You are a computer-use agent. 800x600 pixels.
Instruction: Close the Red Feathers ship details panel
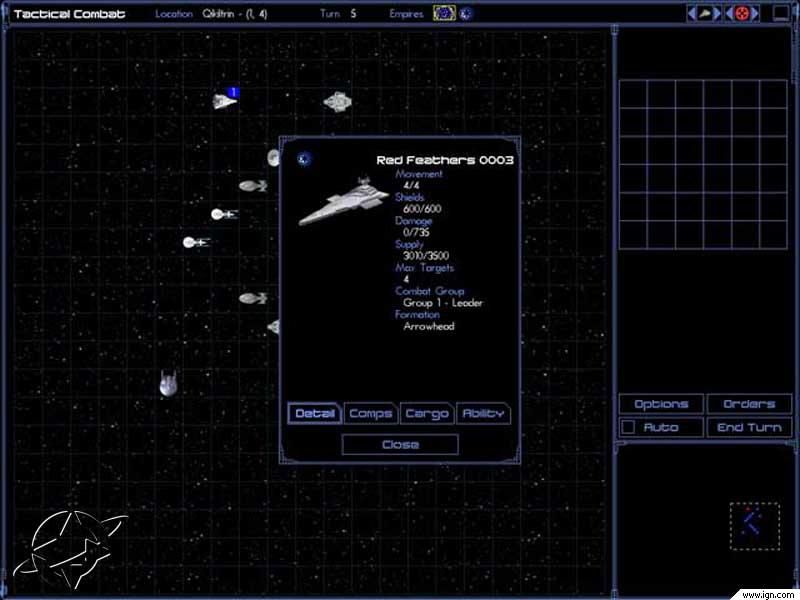400,445
